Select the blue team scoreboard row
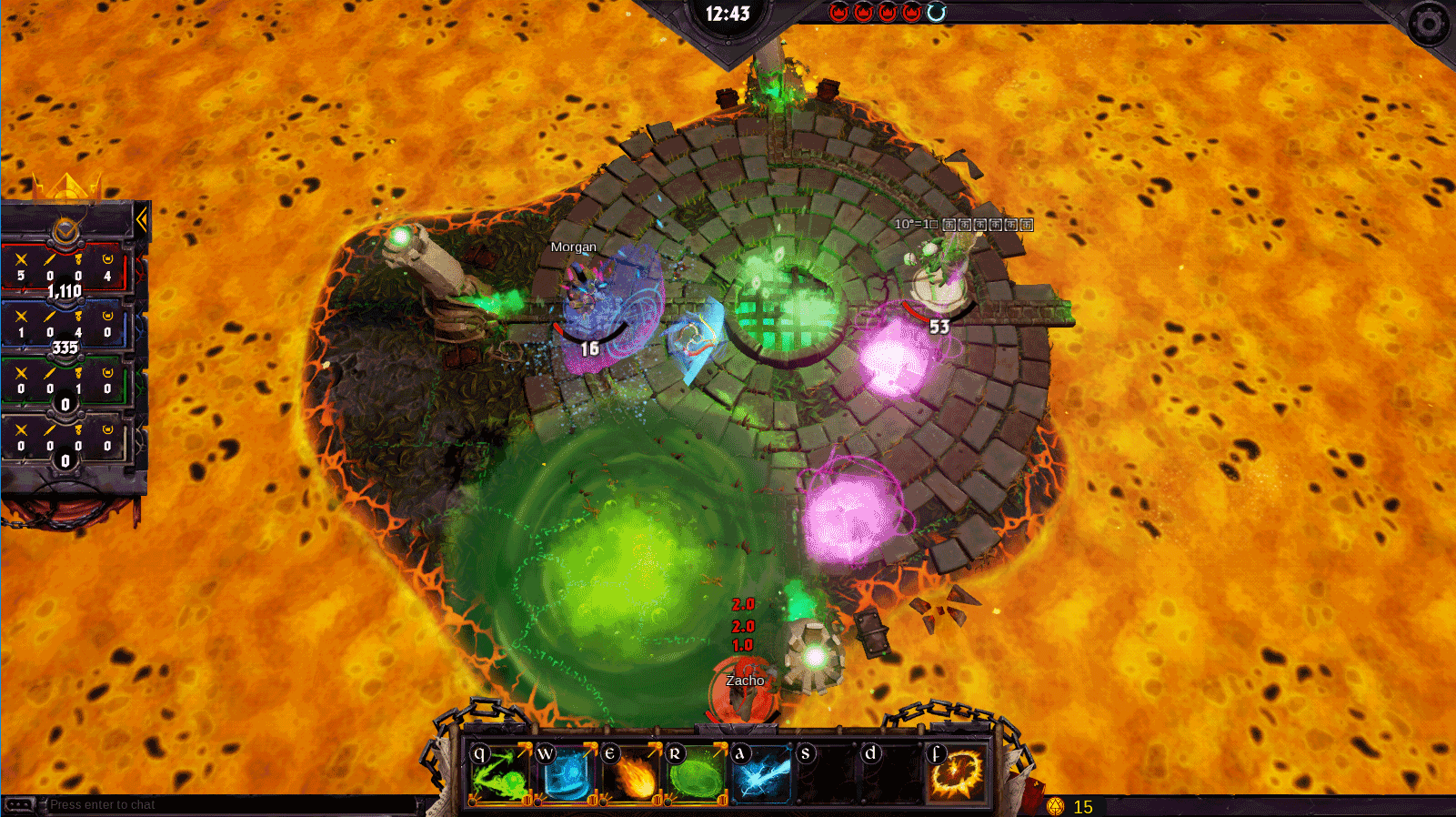Image resolution: width=1456 pixels, height=817 pixels. tap(65, 326)
